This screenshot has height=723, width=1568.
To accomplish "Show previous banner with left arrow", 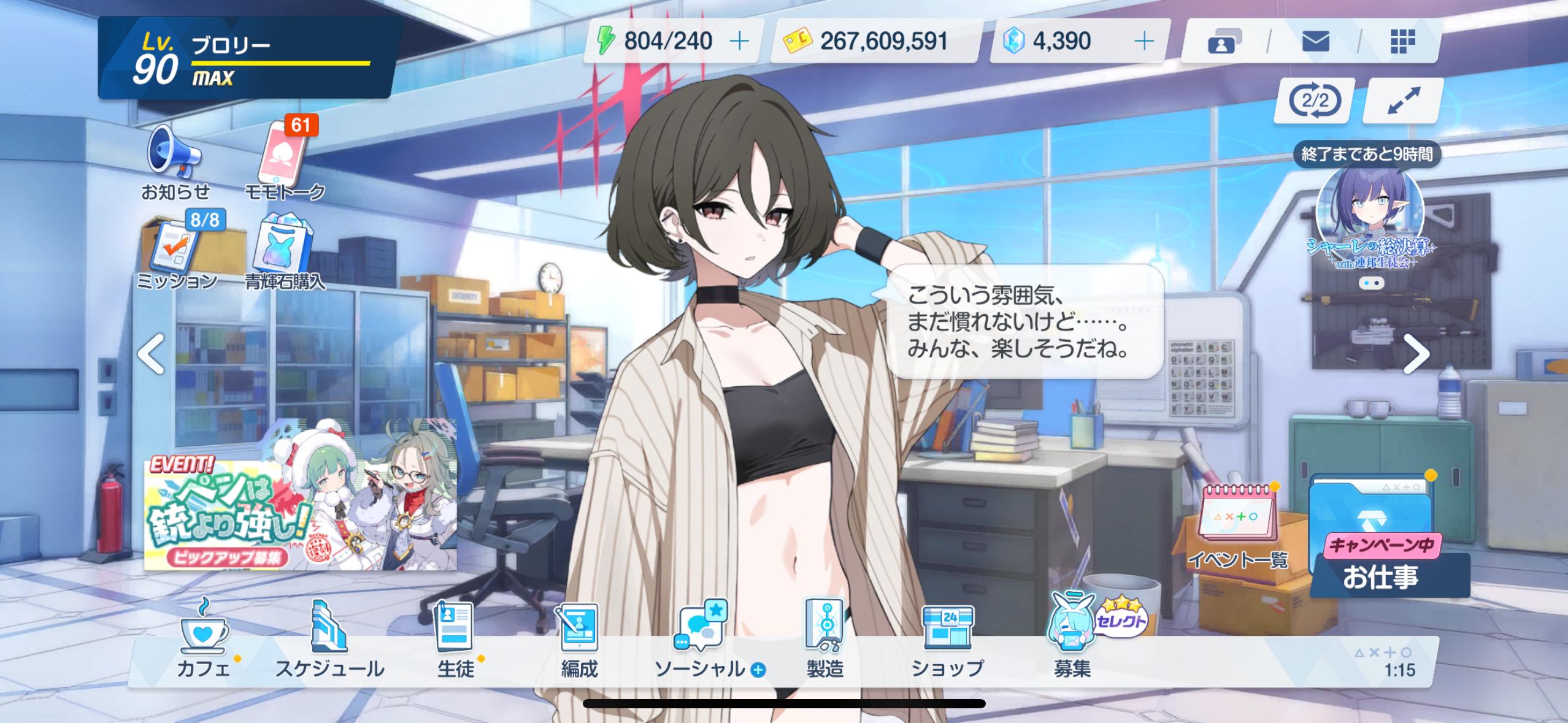I will coord(151,354).
